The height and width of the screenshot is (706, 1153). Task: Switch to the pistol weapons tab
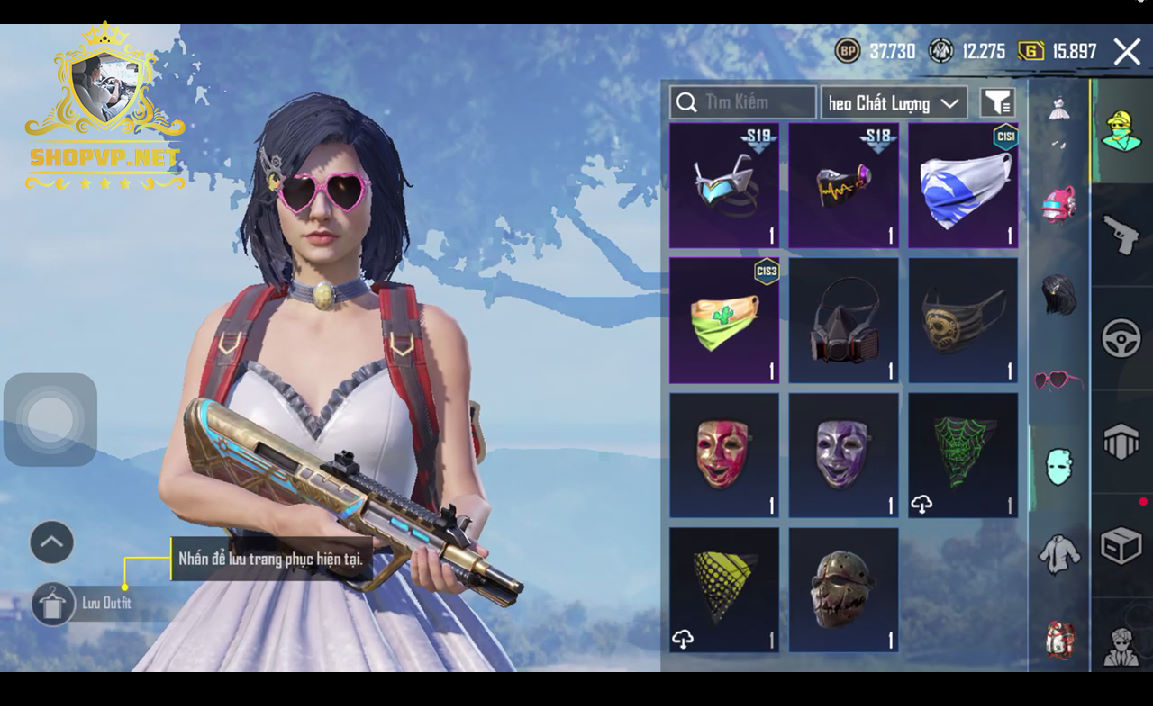pos(1121,234)
